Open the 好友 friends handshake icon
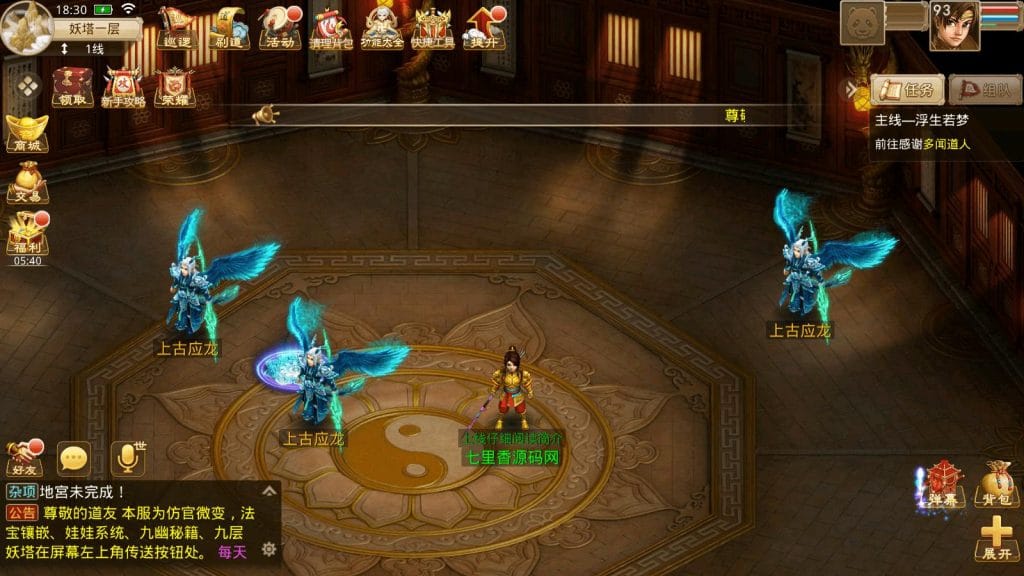Image resolution: width=1024 pixels, height=576 pixels. coord(24,458)
